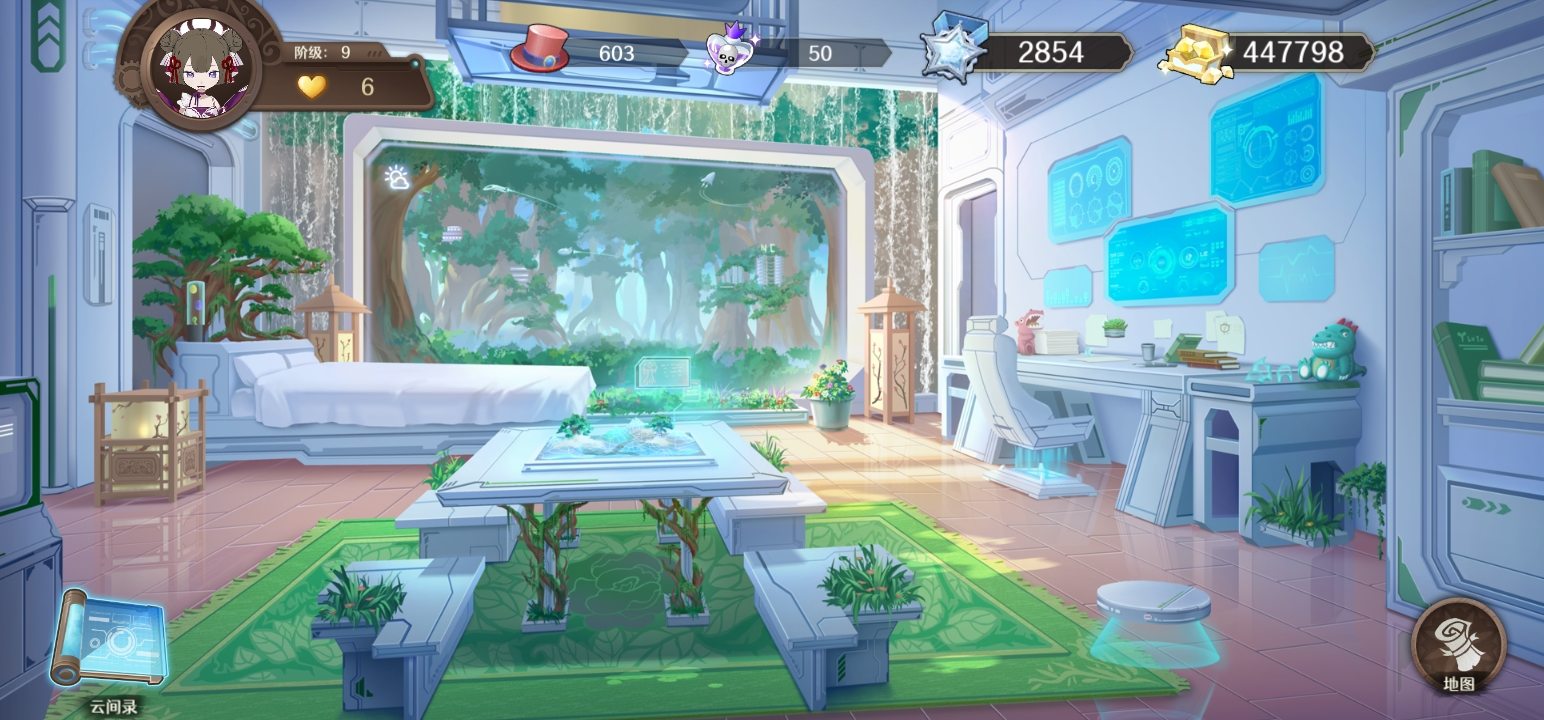1544x720 pixels.
Task: Tap the silver crystal star currency icon
Action: [x=951, y=47]
